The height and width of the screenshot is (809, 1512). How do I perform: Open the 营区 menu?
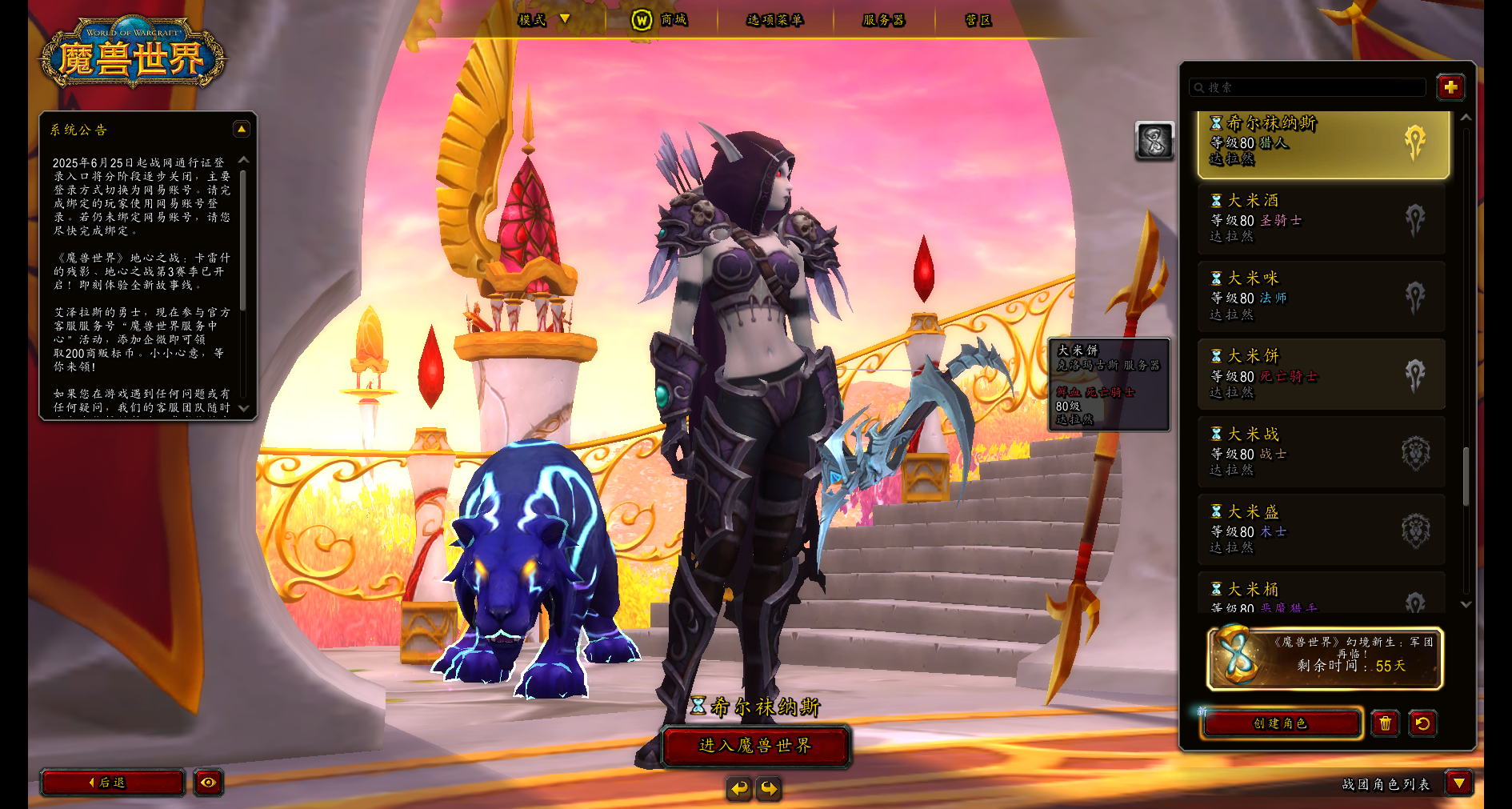[978, 20]
